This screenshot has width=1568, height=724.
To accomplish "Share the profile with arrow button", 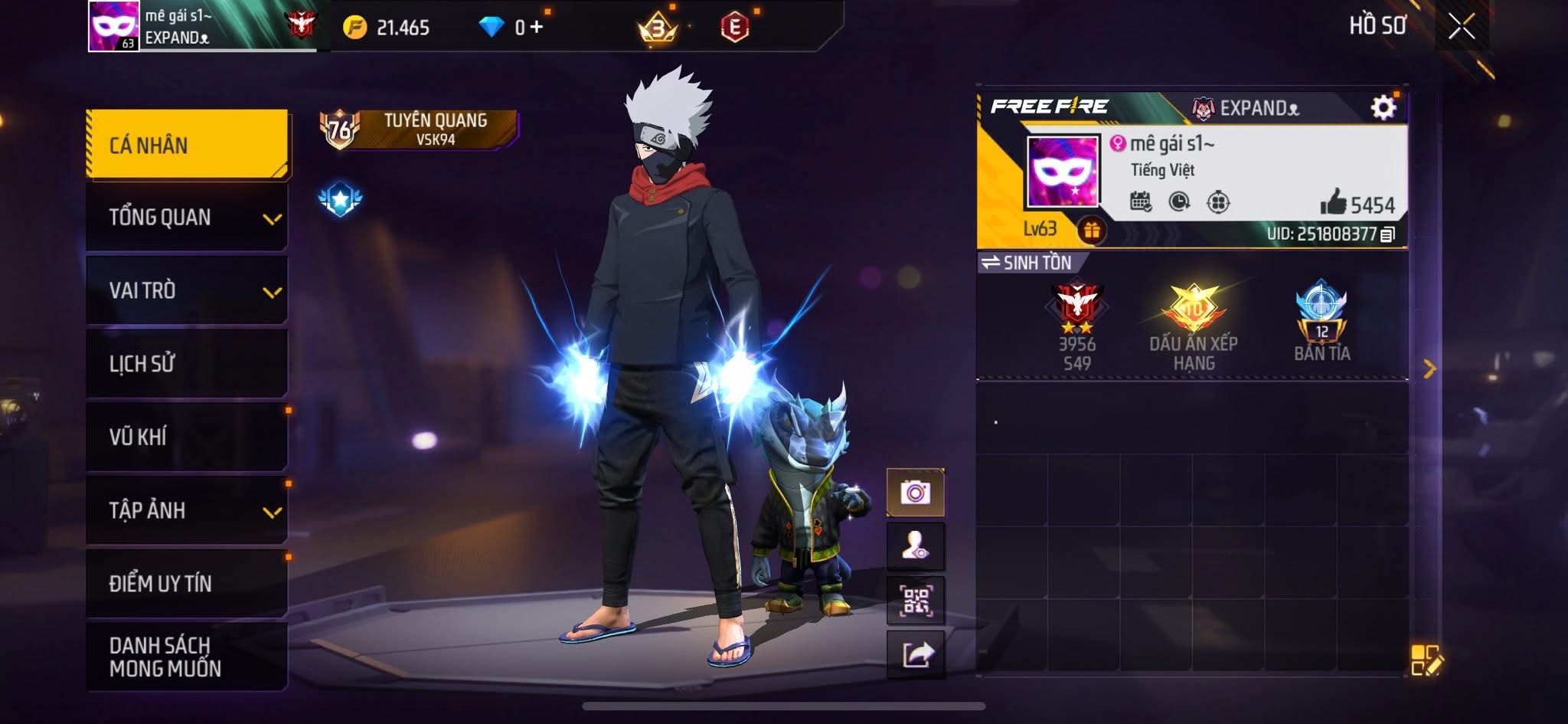I will tap(916, 655).
